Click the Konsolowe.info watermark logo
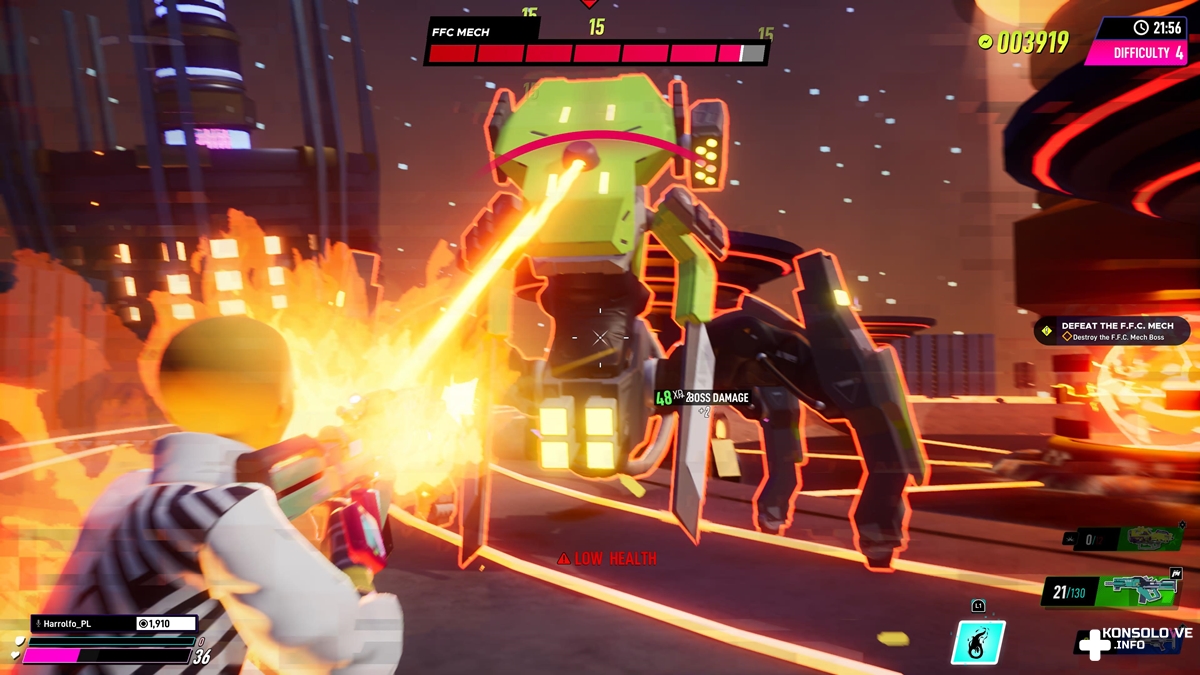The height and width of the screenshot is (675, 1200). 1134,642
